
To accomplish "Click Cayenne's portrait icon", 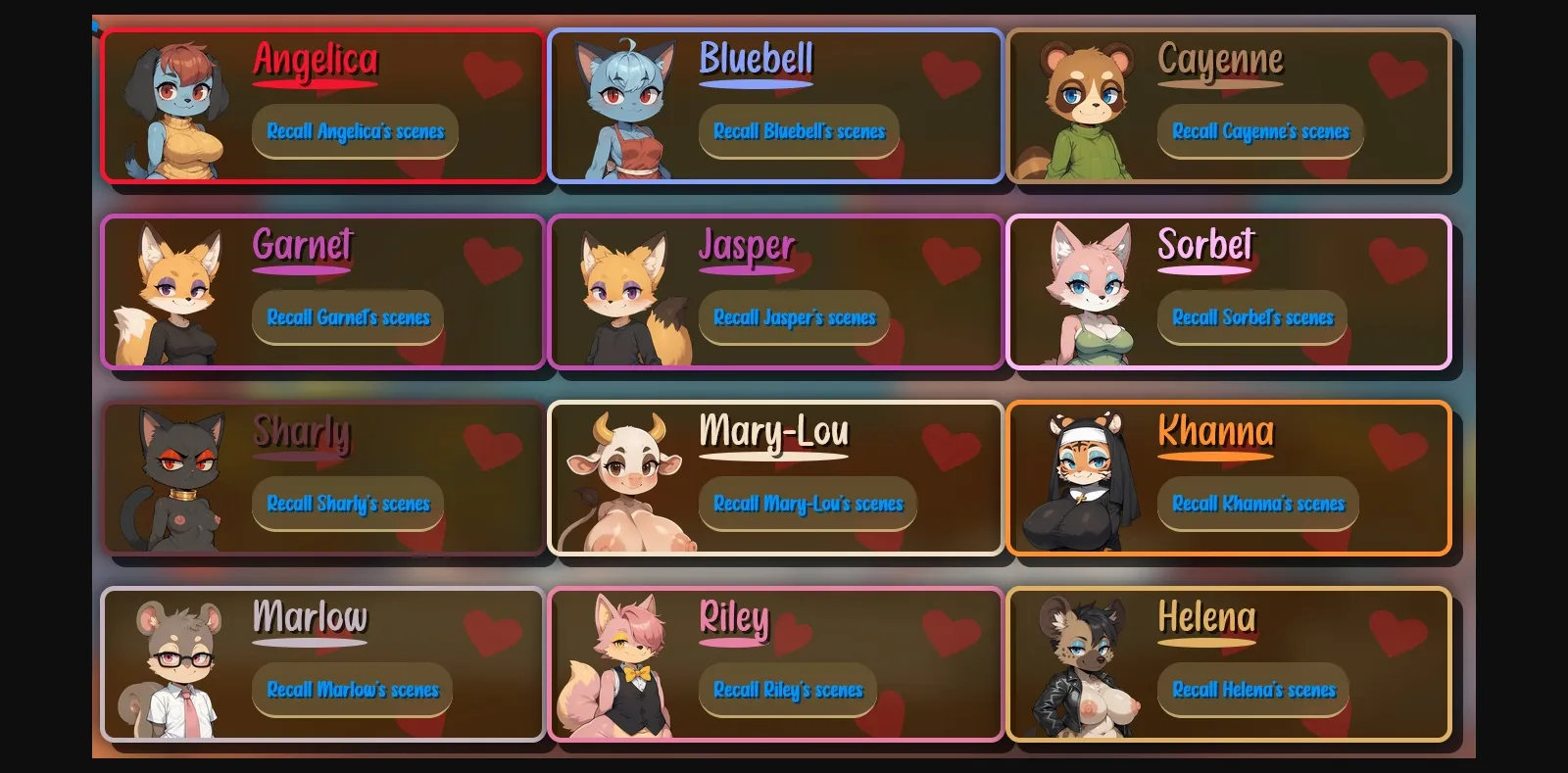I will click(x=1086, y=108).
